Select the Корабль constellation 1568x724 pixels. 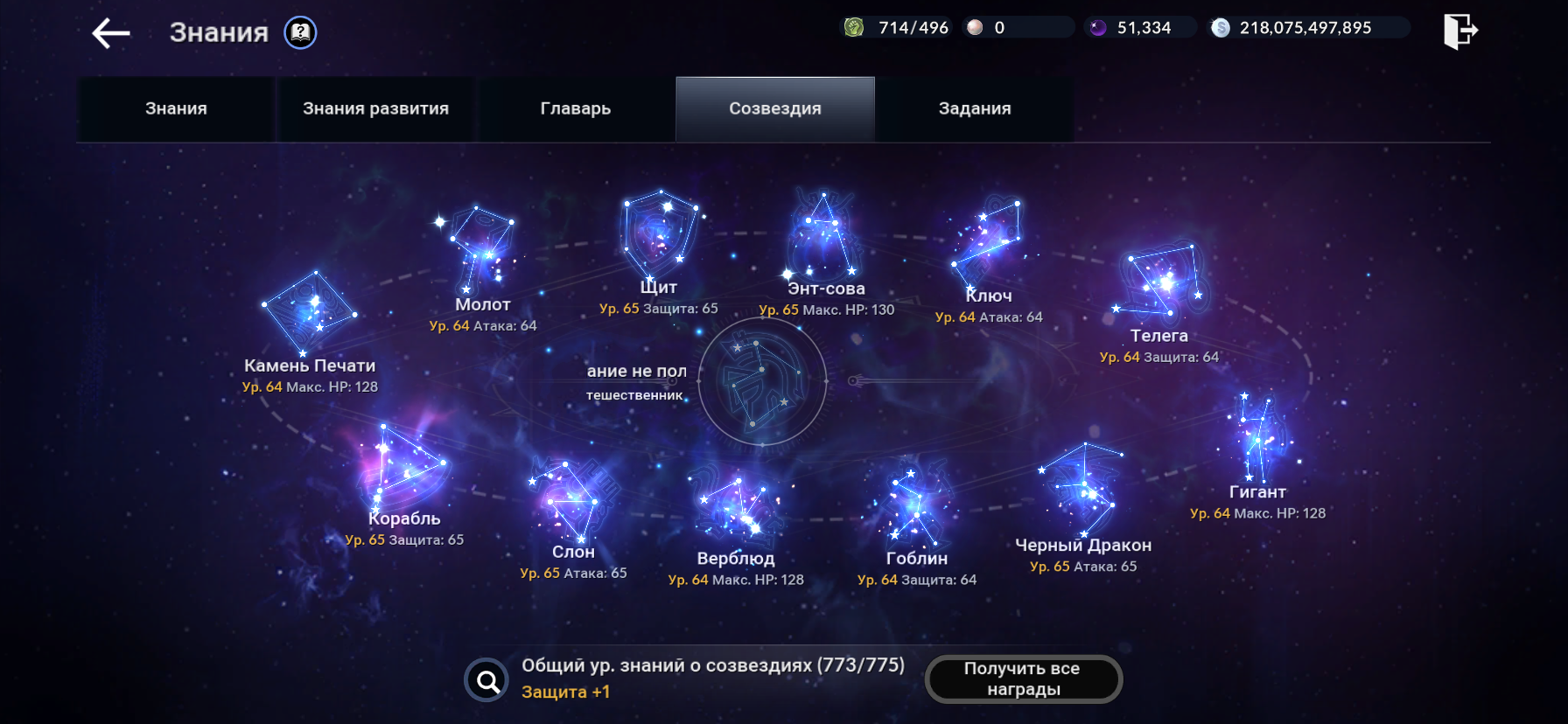click(x=402, y=468)
